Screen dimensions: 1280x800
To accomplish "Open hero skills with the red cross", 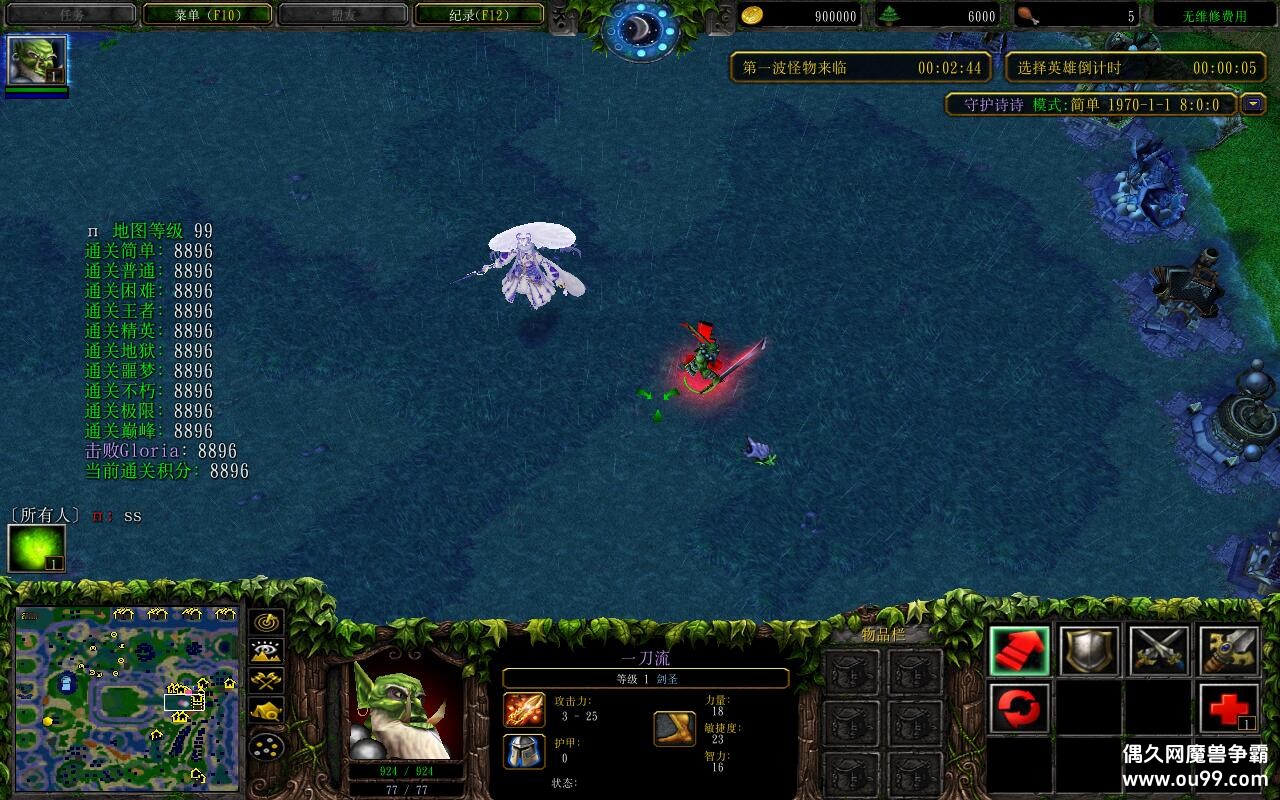I will [1229, 709].
